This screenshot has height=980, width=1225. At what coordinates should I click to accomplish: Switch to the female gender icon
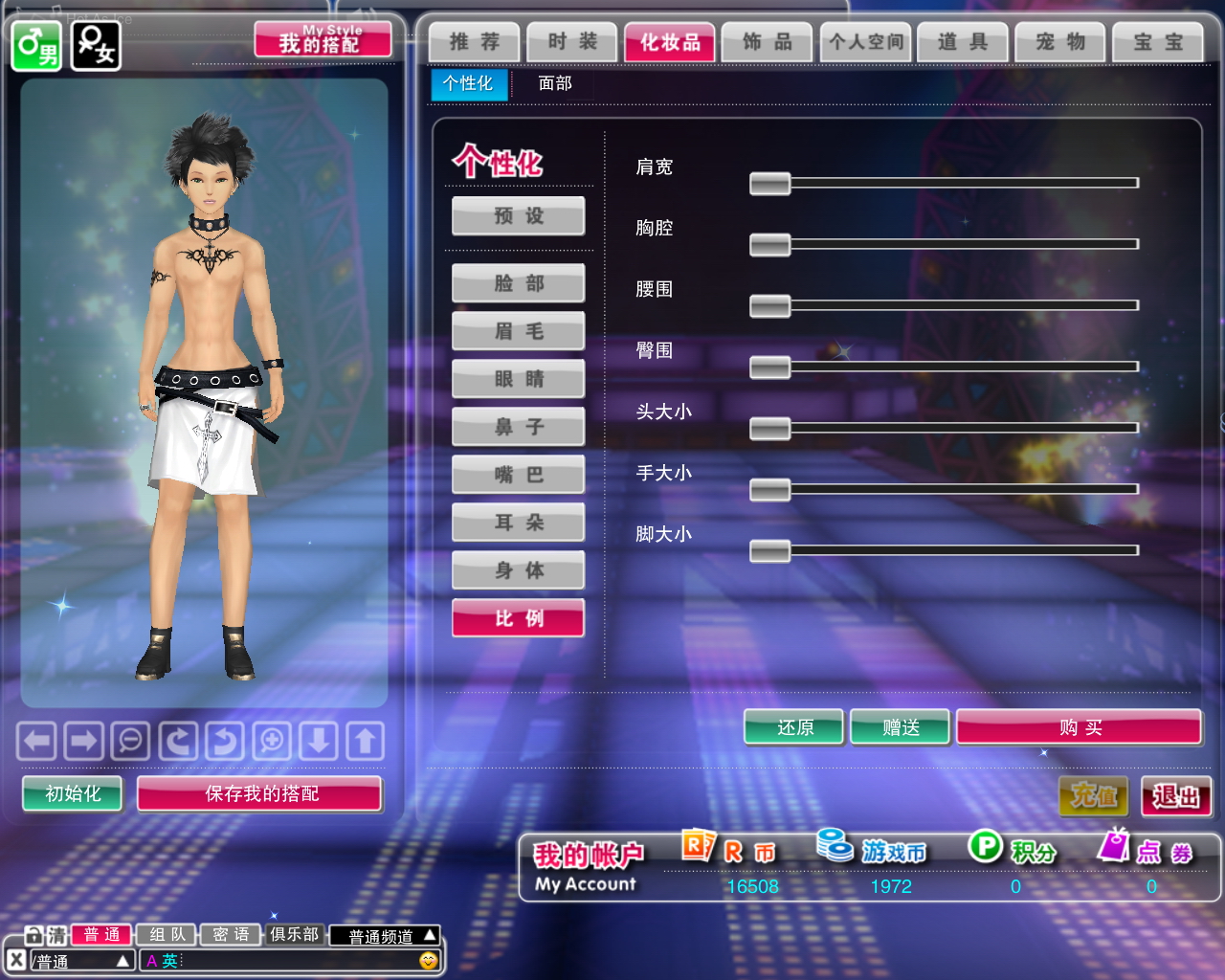point(96,46)
